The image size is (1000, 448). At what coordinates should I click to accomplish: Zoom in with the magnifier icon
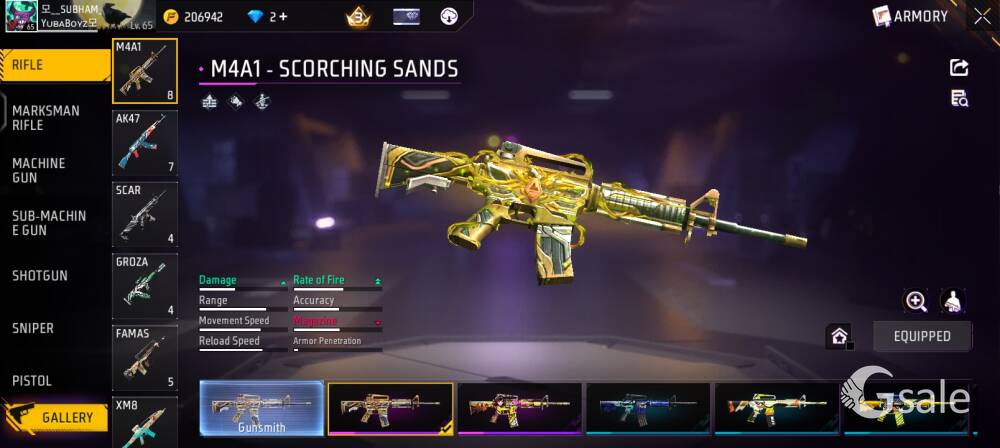(916, 301)
